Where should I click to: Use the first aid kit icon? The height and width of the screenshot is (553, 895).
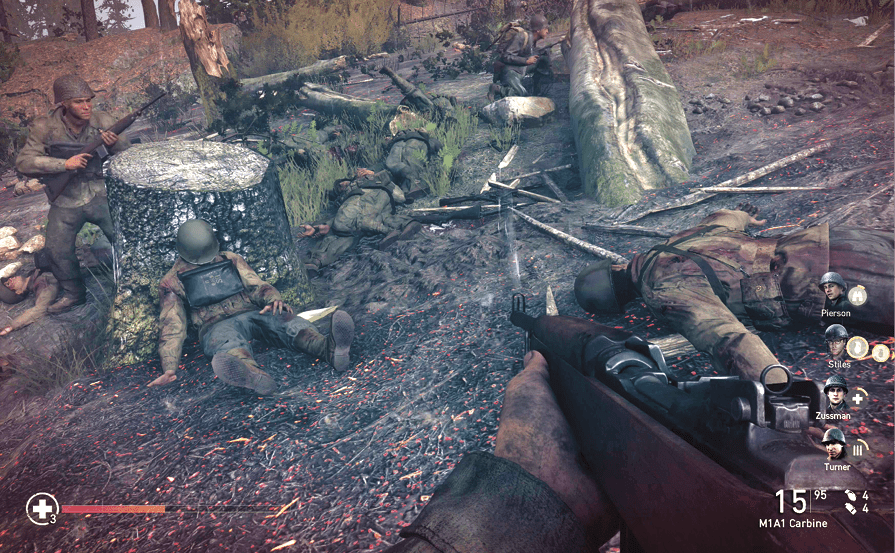click(42, 508)
